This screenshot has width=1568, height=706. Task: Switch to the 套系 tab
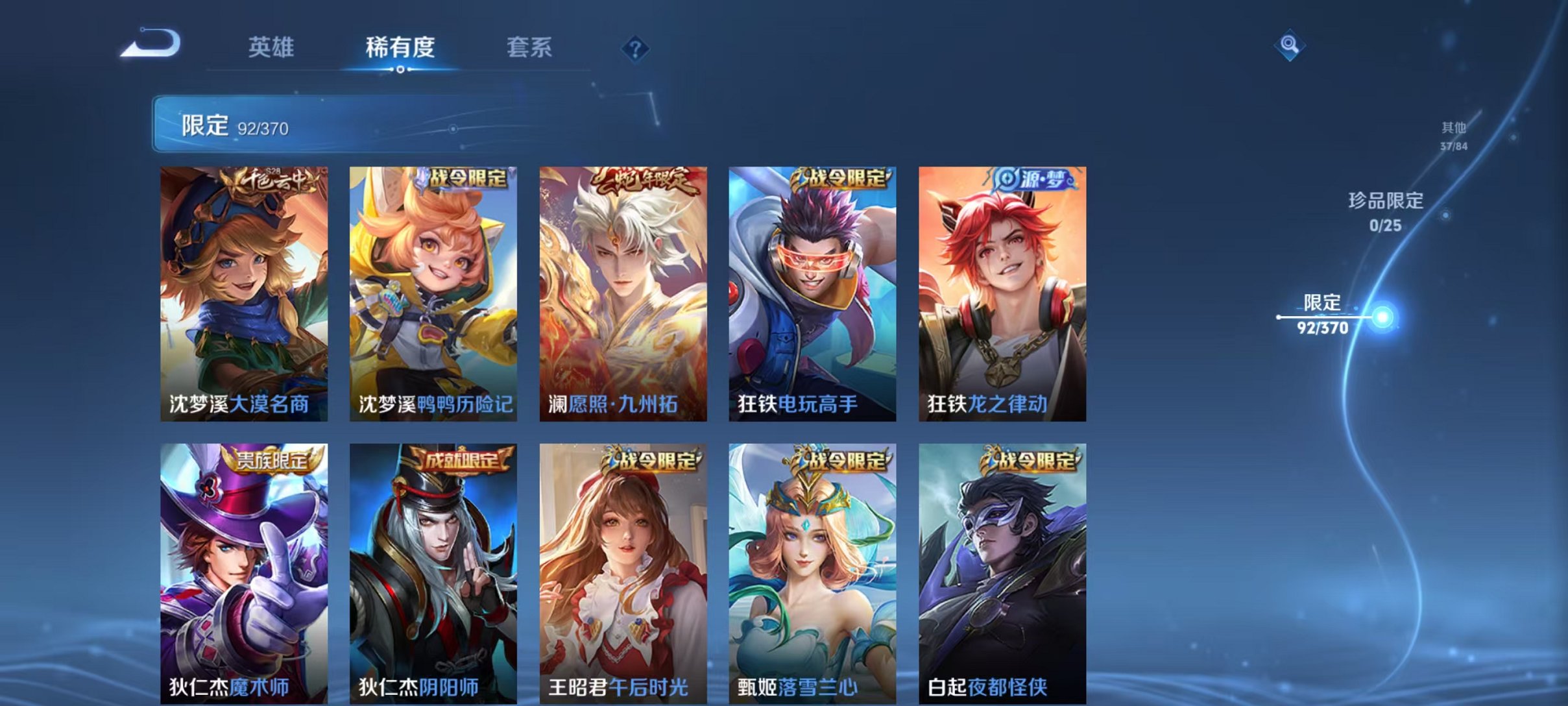tap(530, 47)
